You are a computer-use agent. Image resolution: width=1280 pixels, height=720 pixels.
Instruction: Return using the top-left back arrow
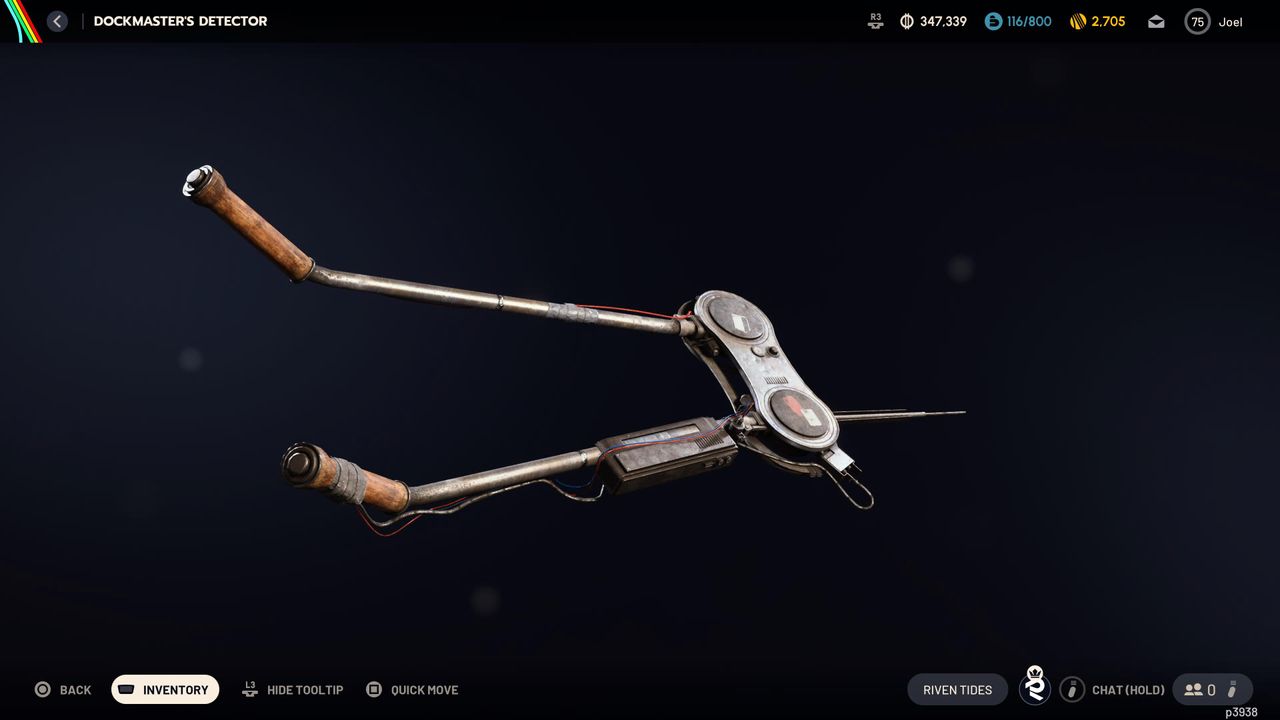[x=57, y=20]
